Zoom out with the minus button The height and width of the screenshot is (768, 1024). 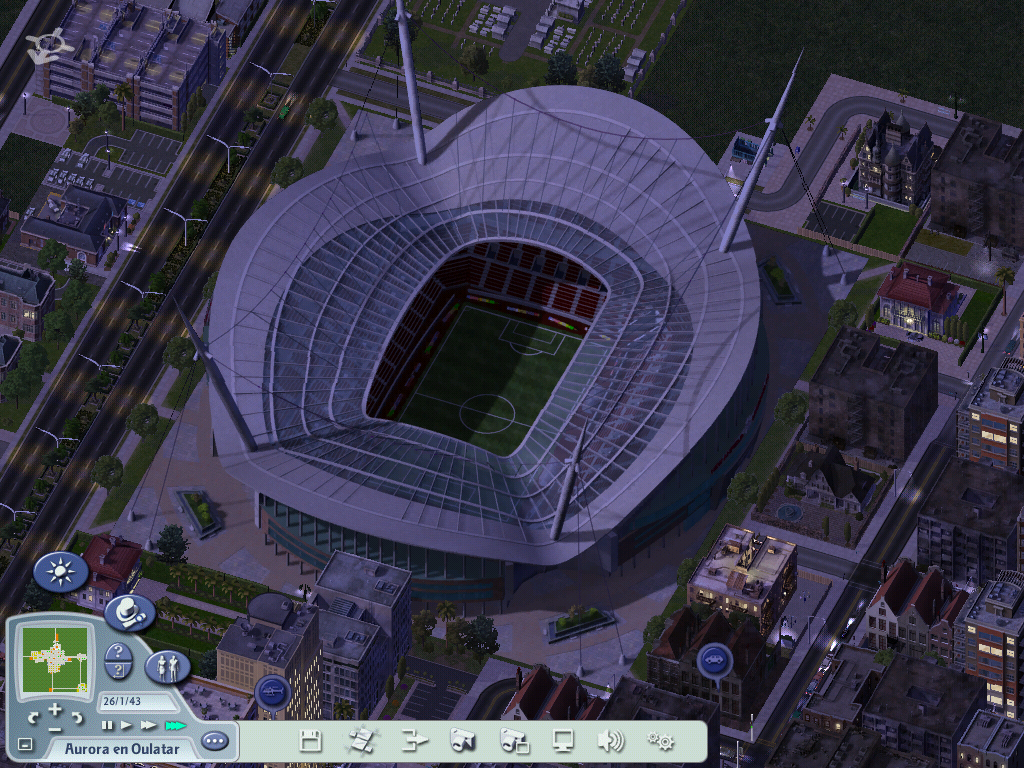click(55, 729)
